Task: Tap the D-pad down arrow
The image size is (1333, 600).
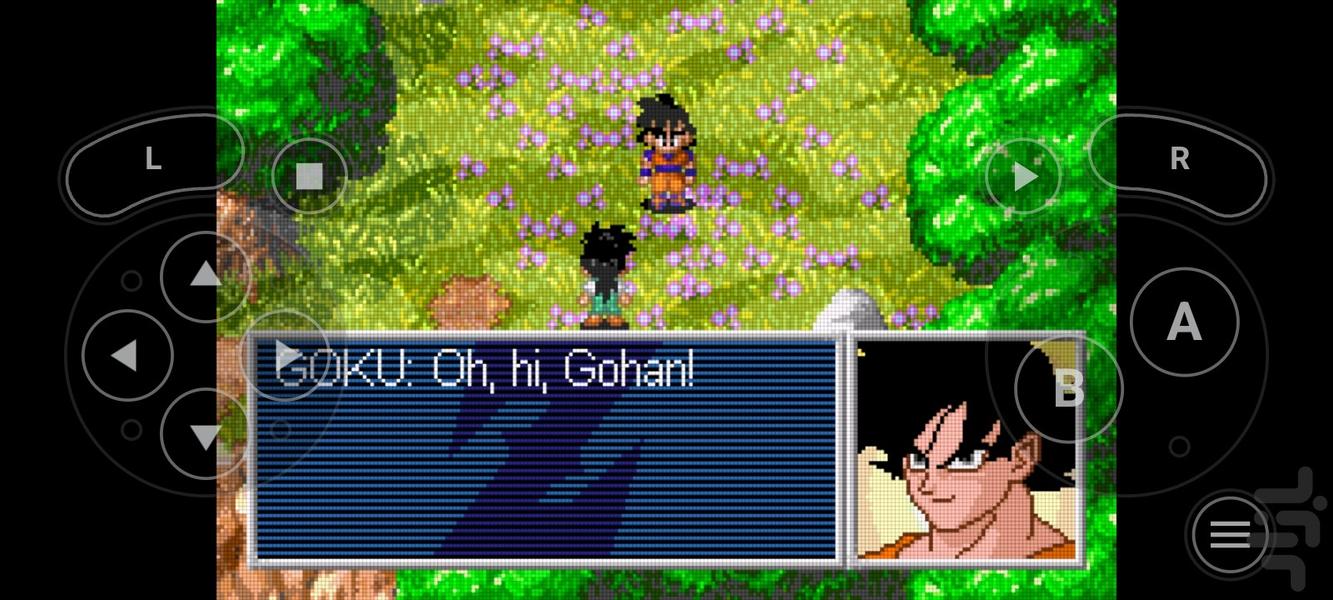Action: tap(205, 435)
